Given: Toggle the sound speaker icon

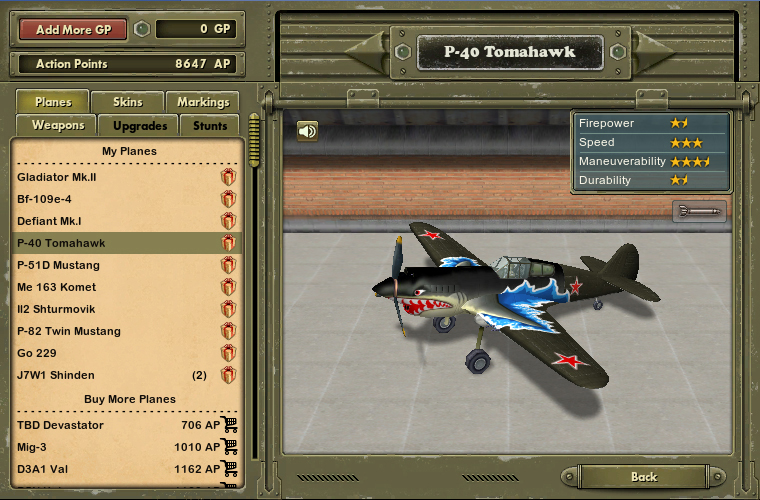Looking at the screenshot, I should tap(307, 131).
